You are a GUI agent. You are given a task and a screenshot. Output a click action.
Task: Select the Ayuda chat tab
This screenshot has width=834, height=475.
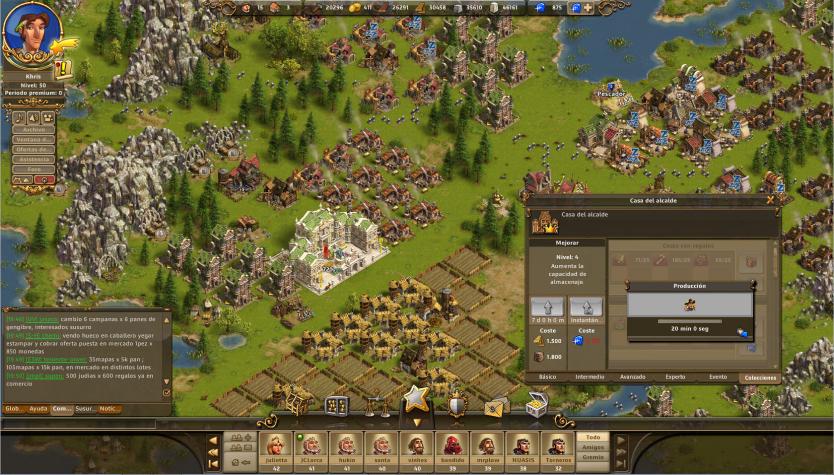38,408
